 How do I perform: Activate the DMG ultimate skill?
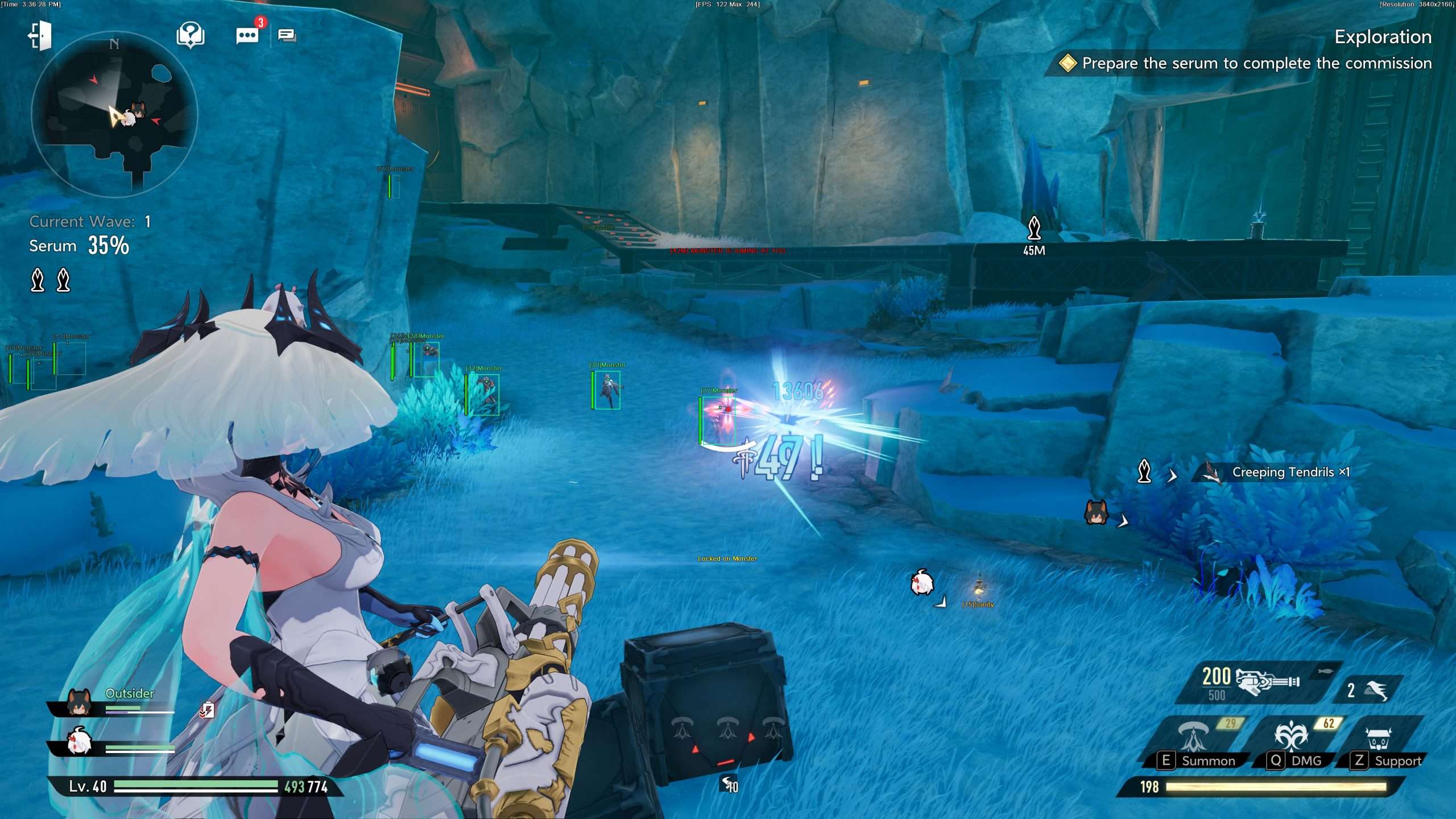pyautogui.click(x=1291, y=737)
